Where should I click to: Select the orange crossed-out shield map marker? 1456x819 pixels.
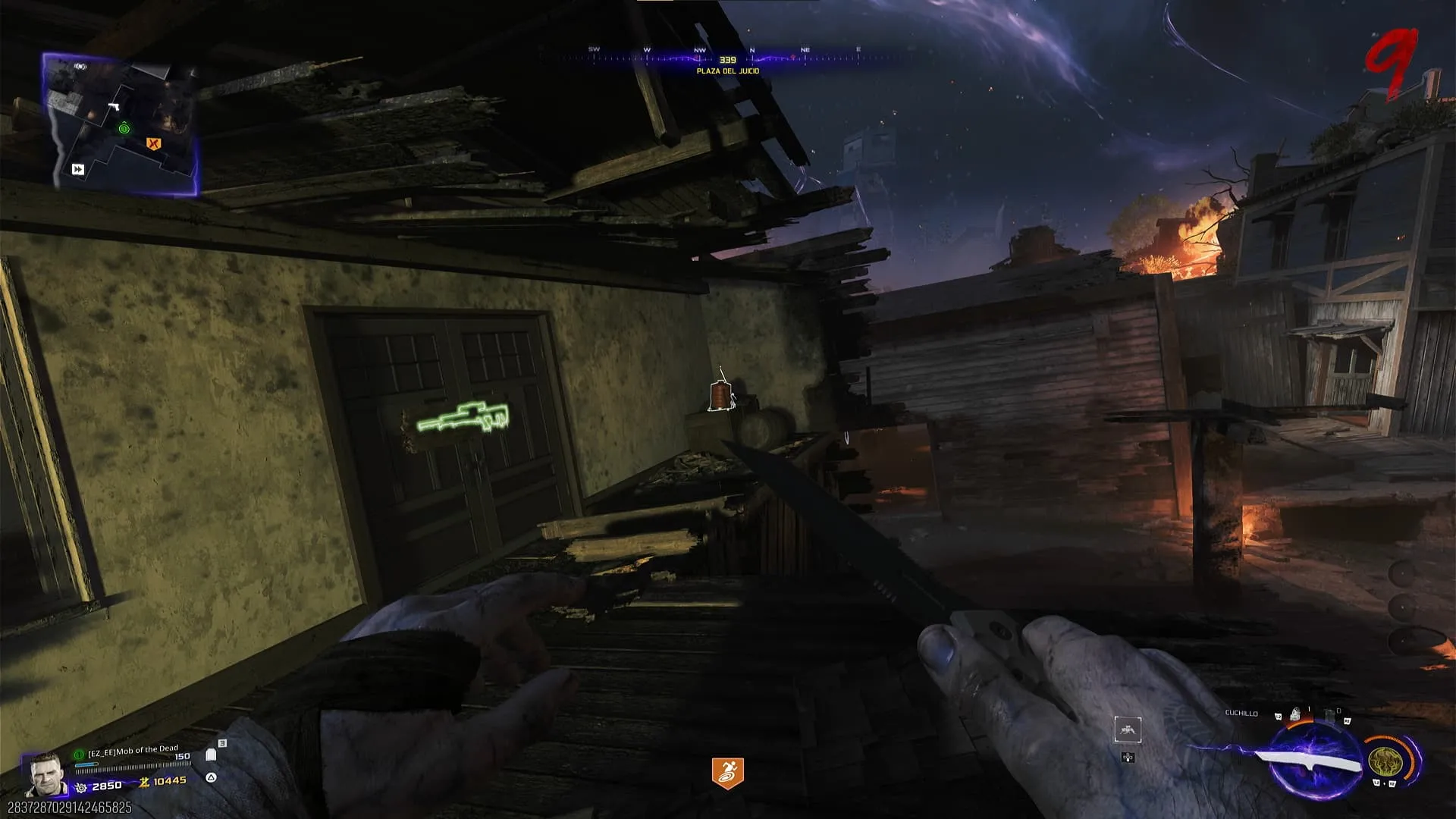click(154, 143)
